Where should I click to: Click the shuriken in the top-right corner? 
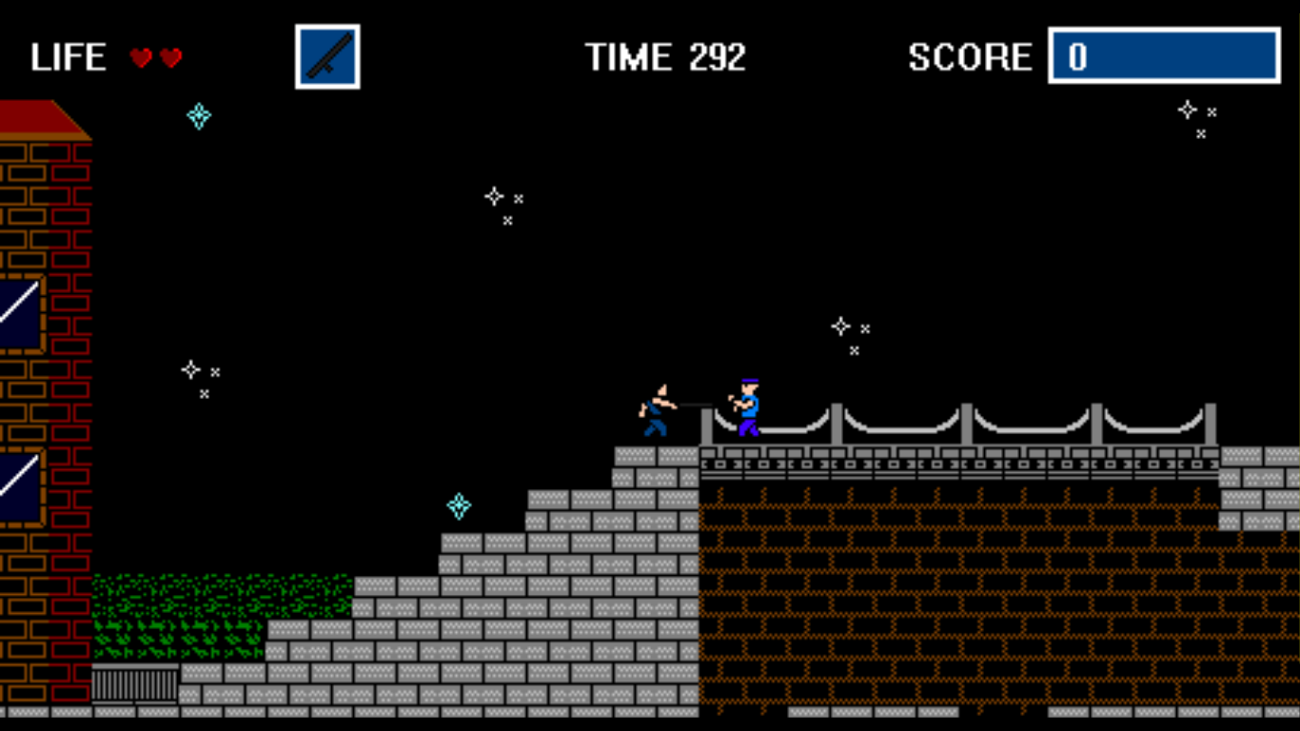1186,108
